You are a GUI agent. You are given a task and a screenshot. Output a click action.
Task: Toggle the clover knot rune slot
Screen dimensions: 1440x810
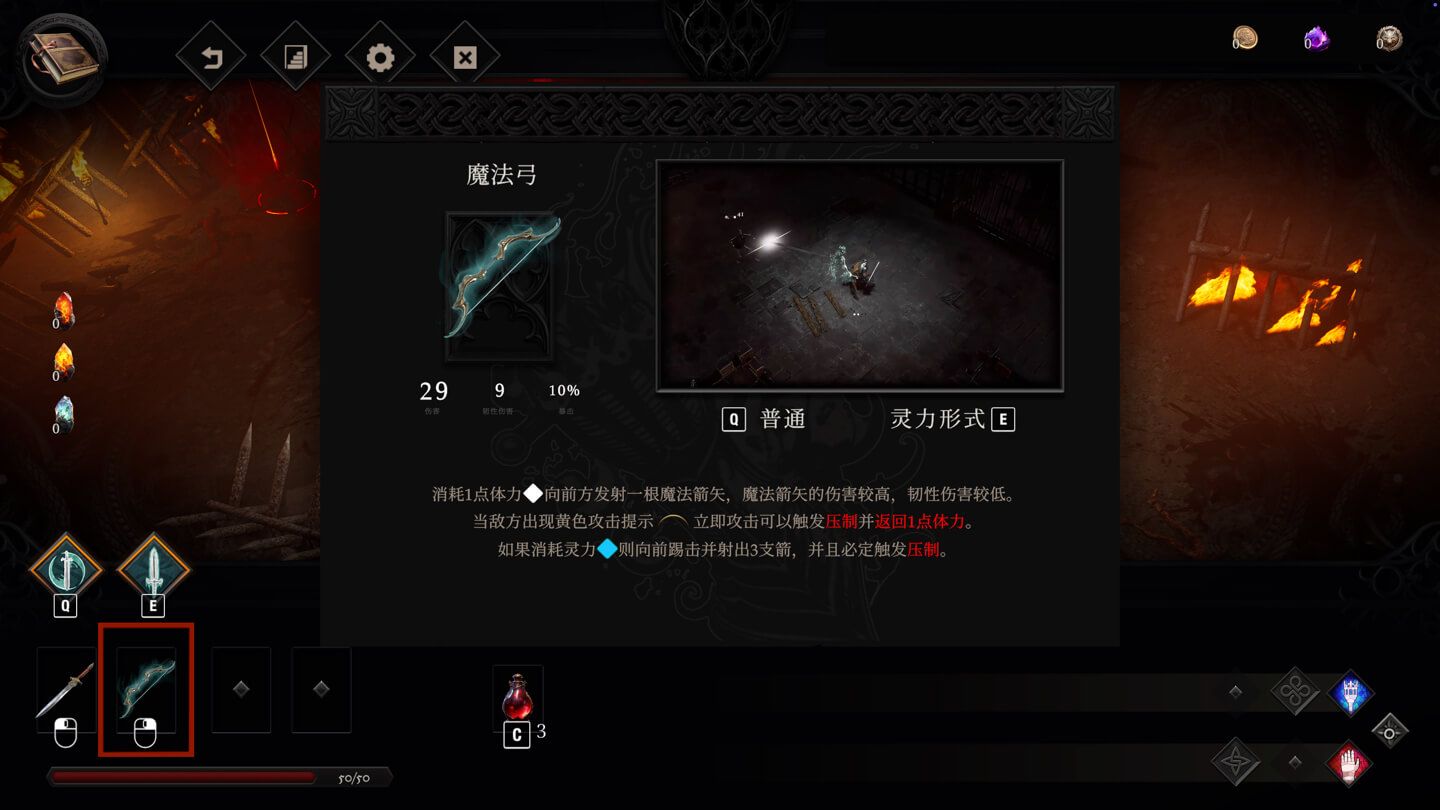click(1296, 691)
